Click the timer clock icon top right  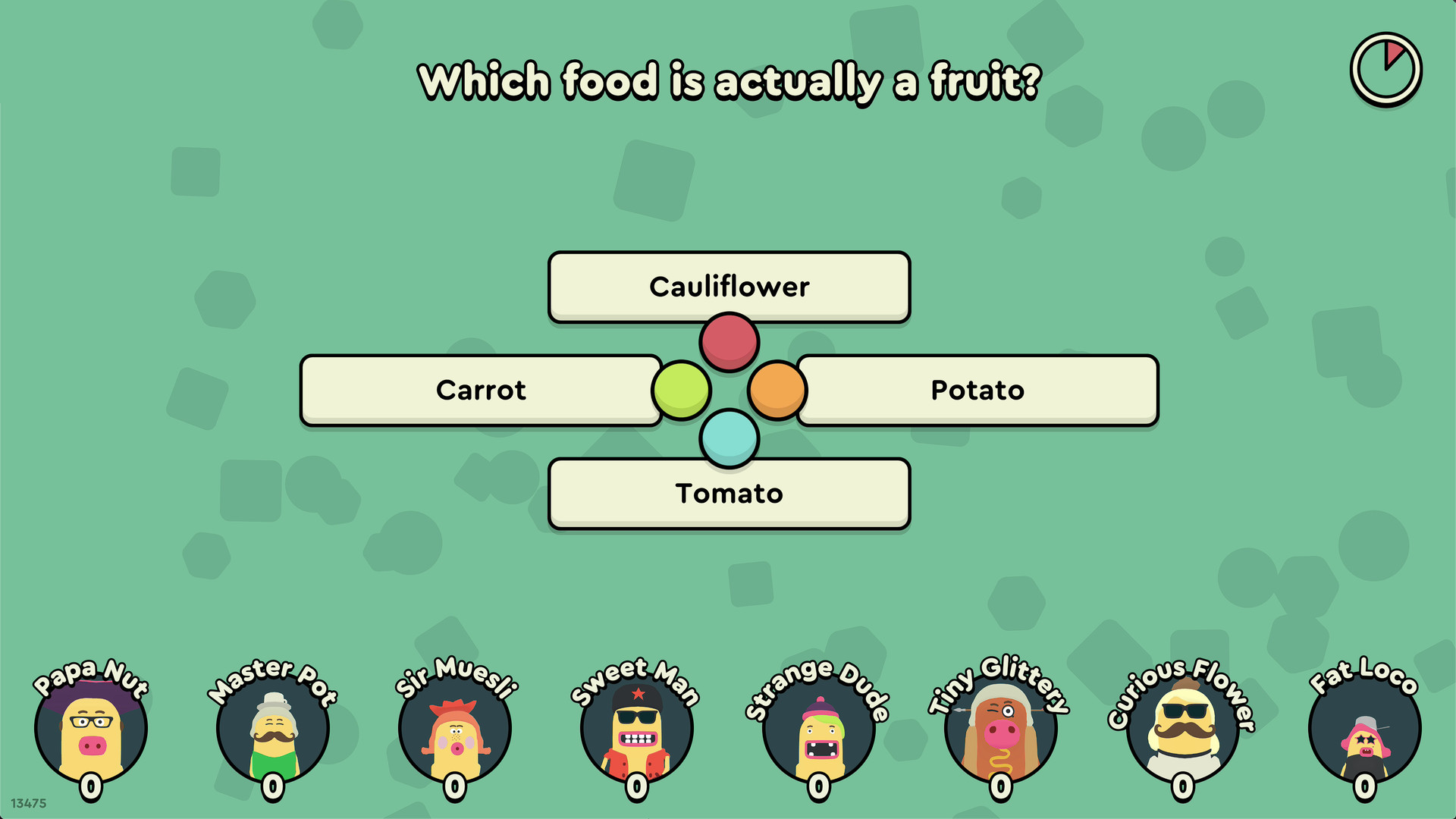[x=1385, y=67]
